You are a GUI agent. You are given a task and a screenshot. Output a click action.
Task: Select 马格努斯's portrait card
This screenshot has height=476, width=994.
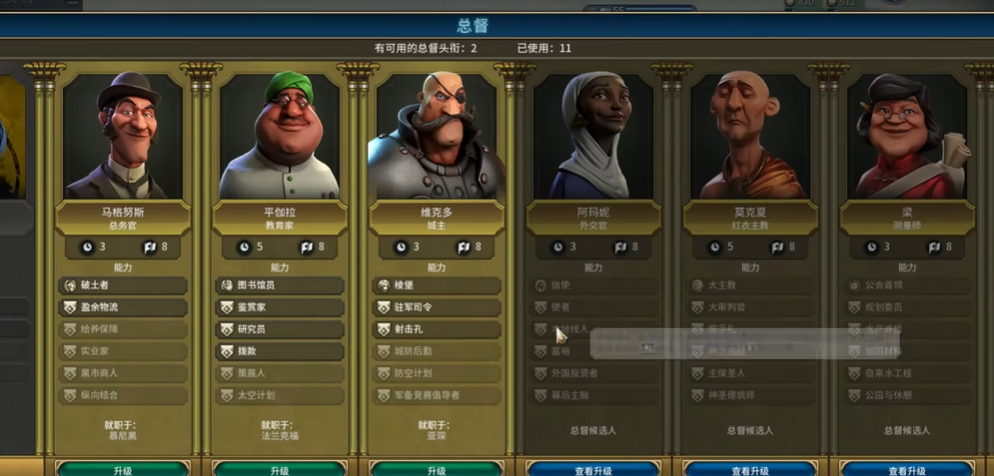tap(123, 135)
